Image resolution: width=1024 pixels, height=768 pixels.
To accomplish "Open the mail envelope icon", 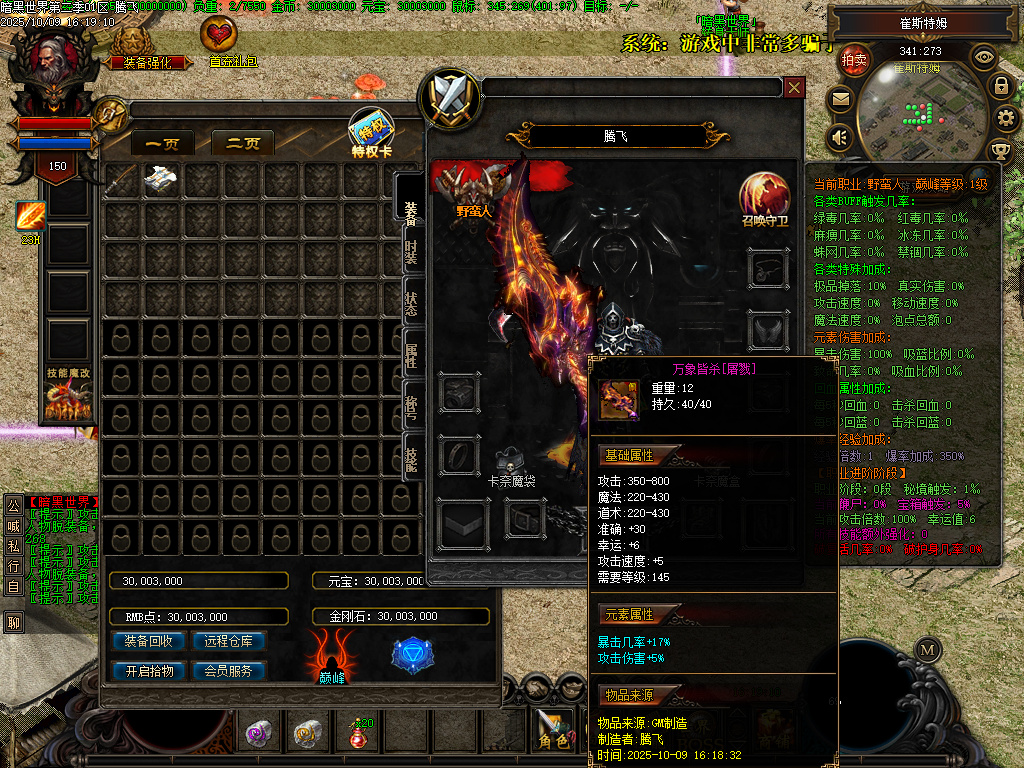I will [x=840, y=99].
